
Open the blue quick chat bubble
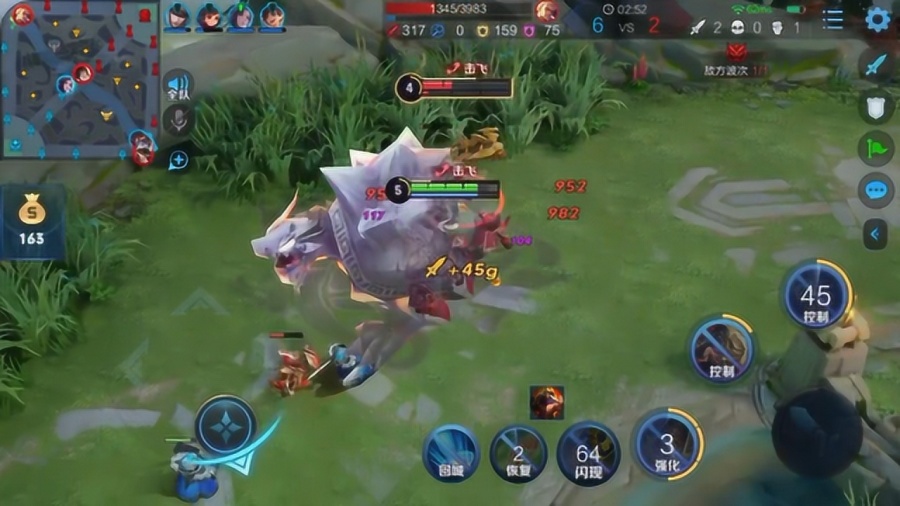(x=876, y=190)
